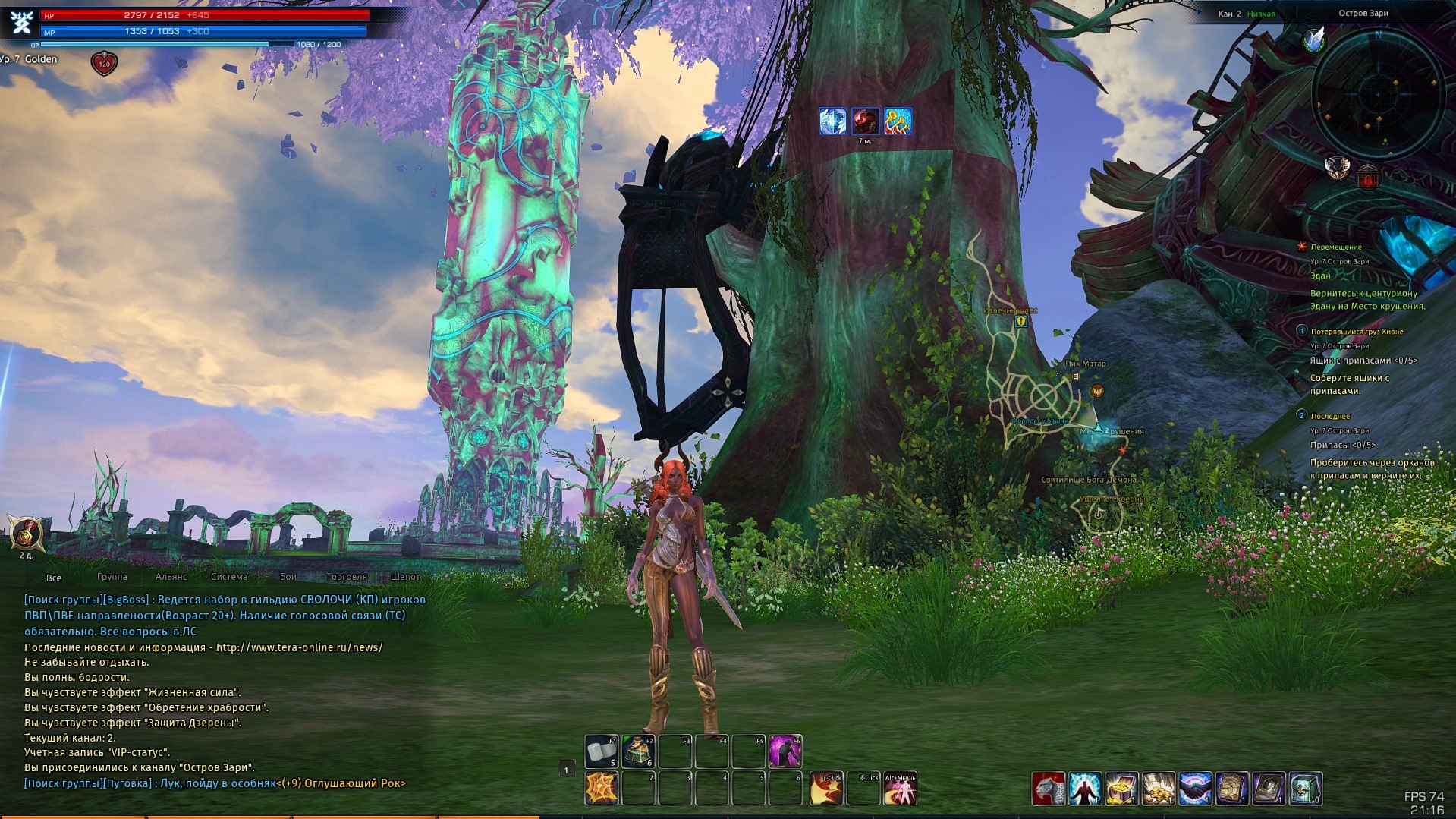This screenshot has width=1456, height=819.
Task: Open the circular minimap
Action: 1378,93
